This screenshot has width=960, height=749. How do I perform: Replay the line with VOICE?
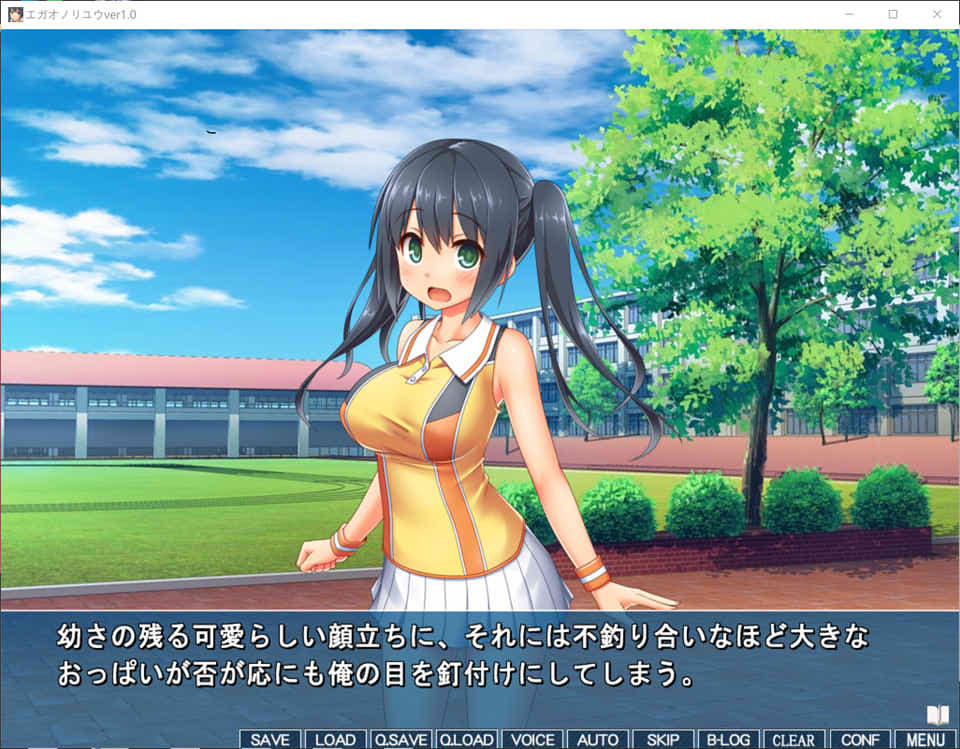tap(532, 740)
